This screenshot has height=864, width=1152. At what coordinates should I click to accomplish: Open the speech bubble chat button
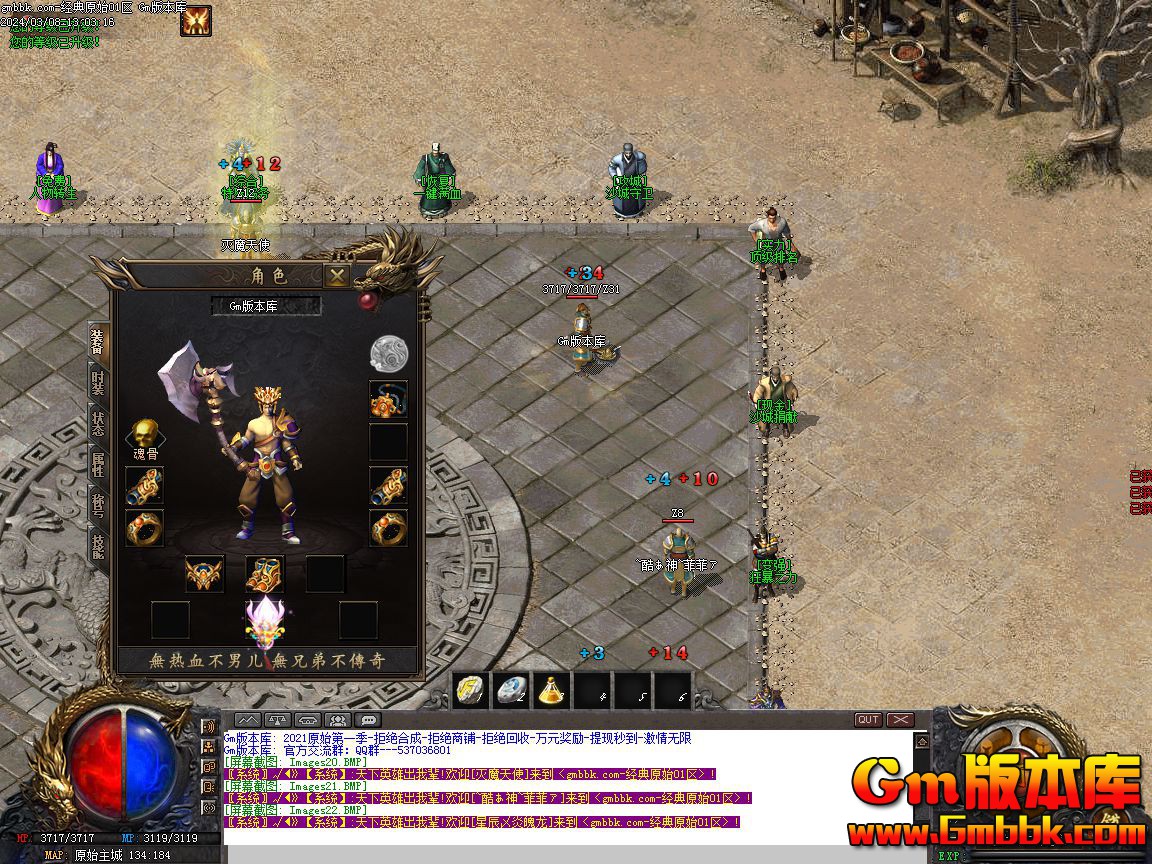tap(369, 720)
